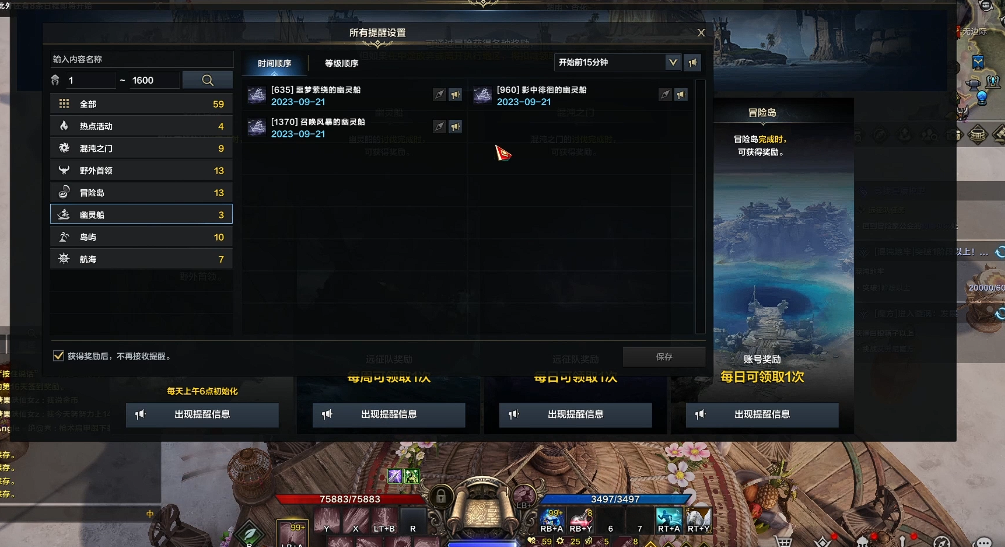The image size is (1005, 547).
Task: Choose the 幽灵船 category
Action: click(x=141, y=214)
